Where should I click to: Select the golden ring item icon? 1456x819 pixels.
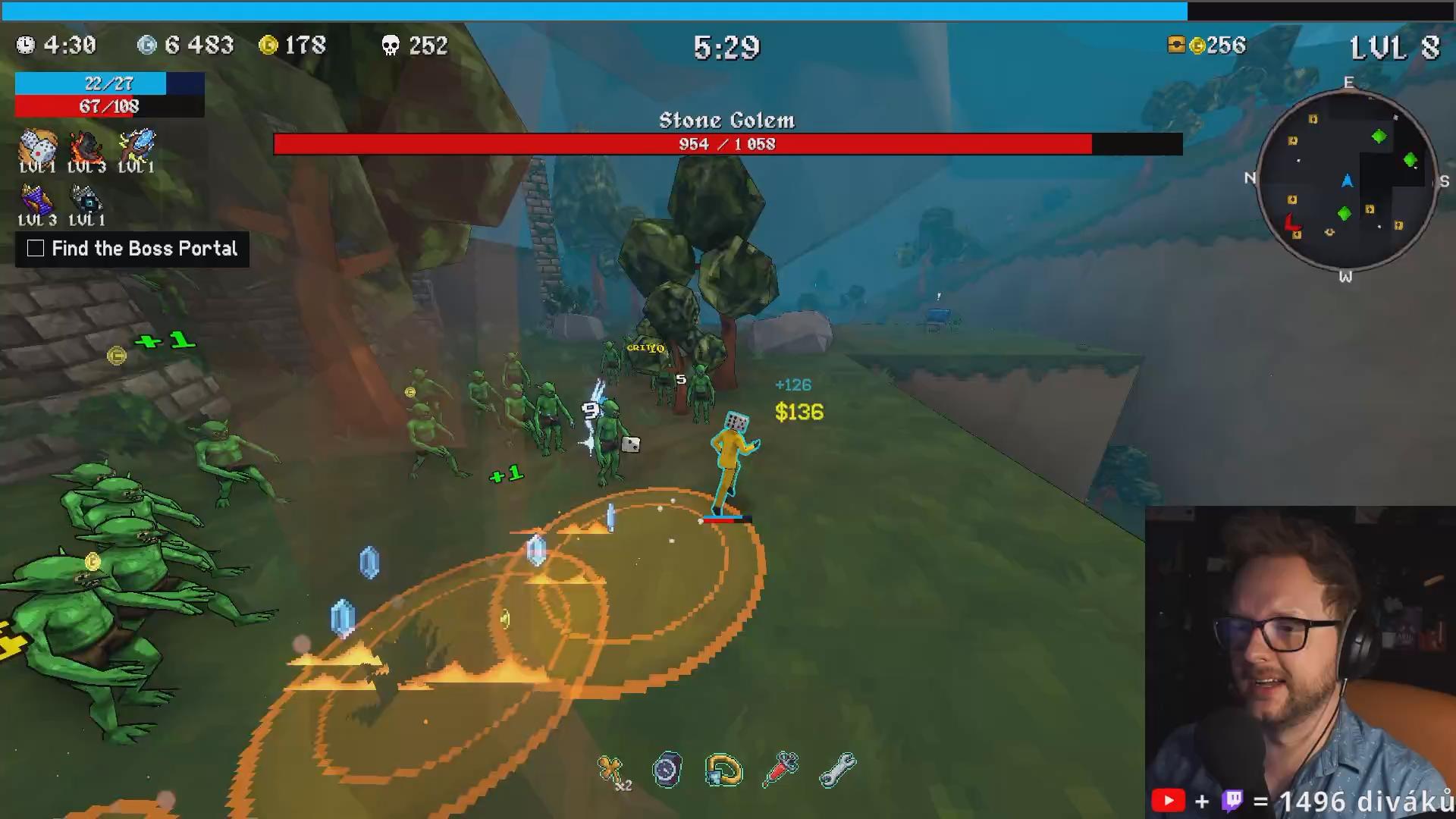coord(723,770)
